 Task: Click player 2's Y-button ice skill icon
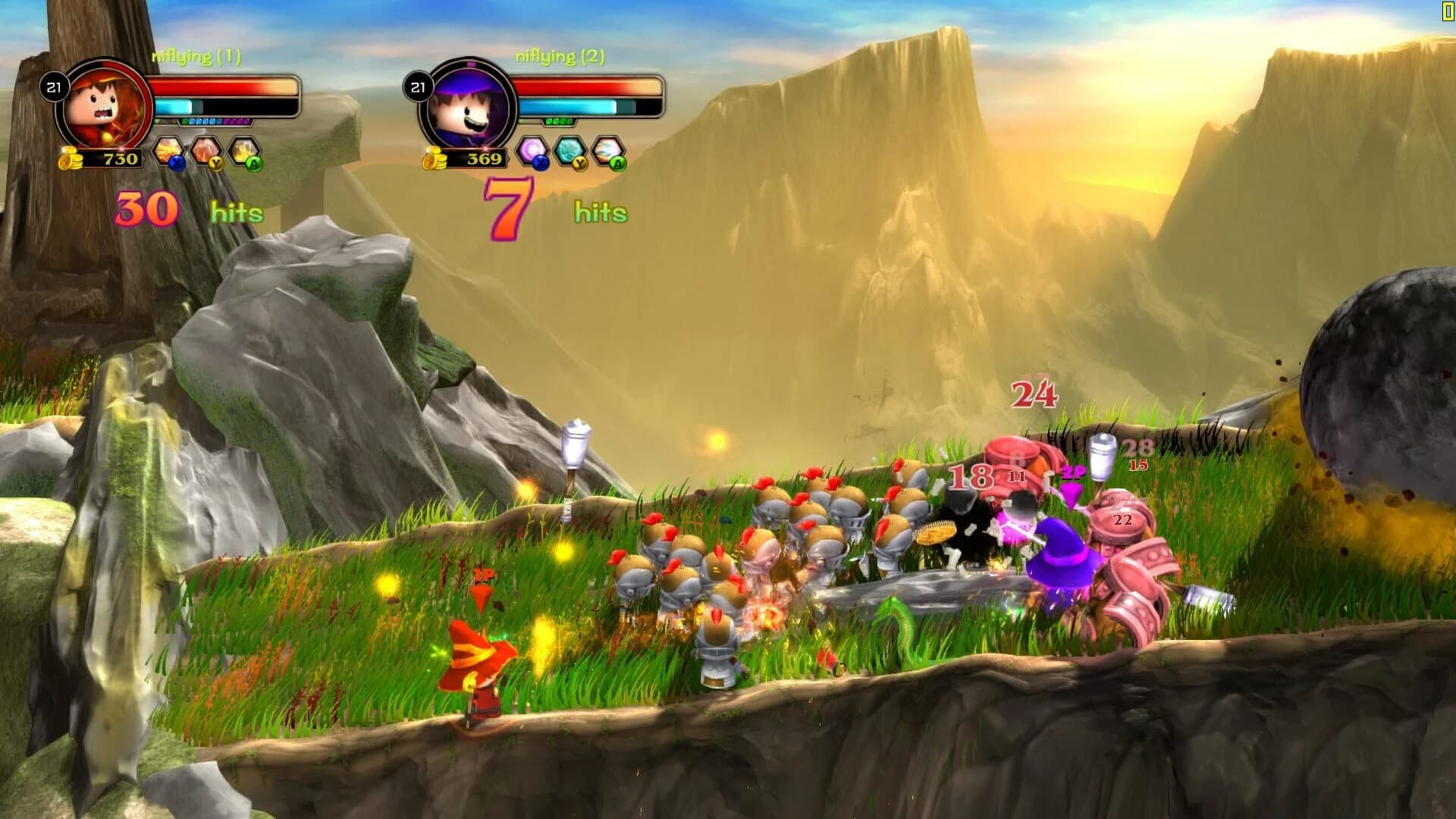570,151
